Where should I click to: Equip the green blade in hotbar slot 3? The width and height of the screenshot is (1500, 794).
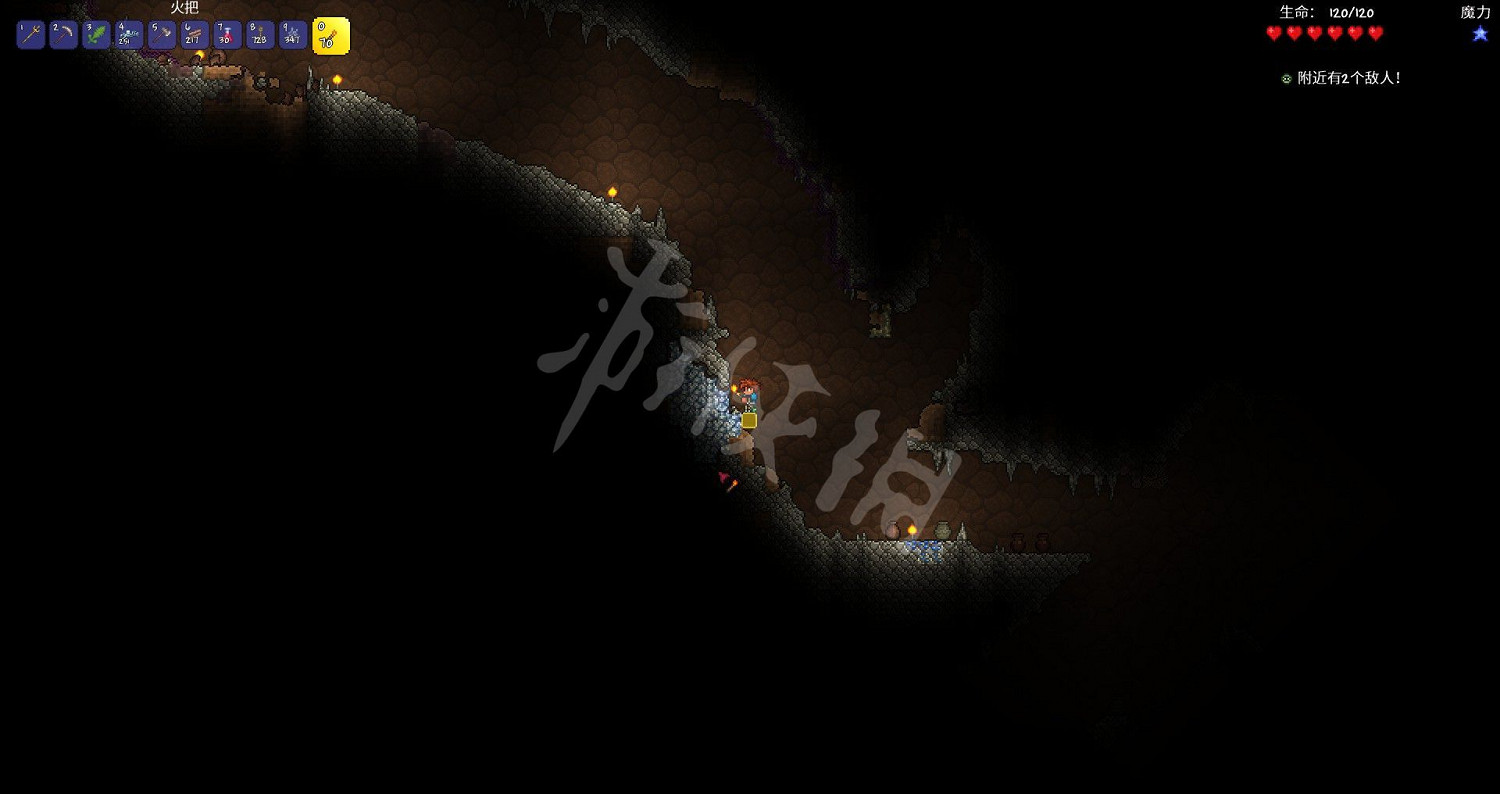[x=95, y=34]
